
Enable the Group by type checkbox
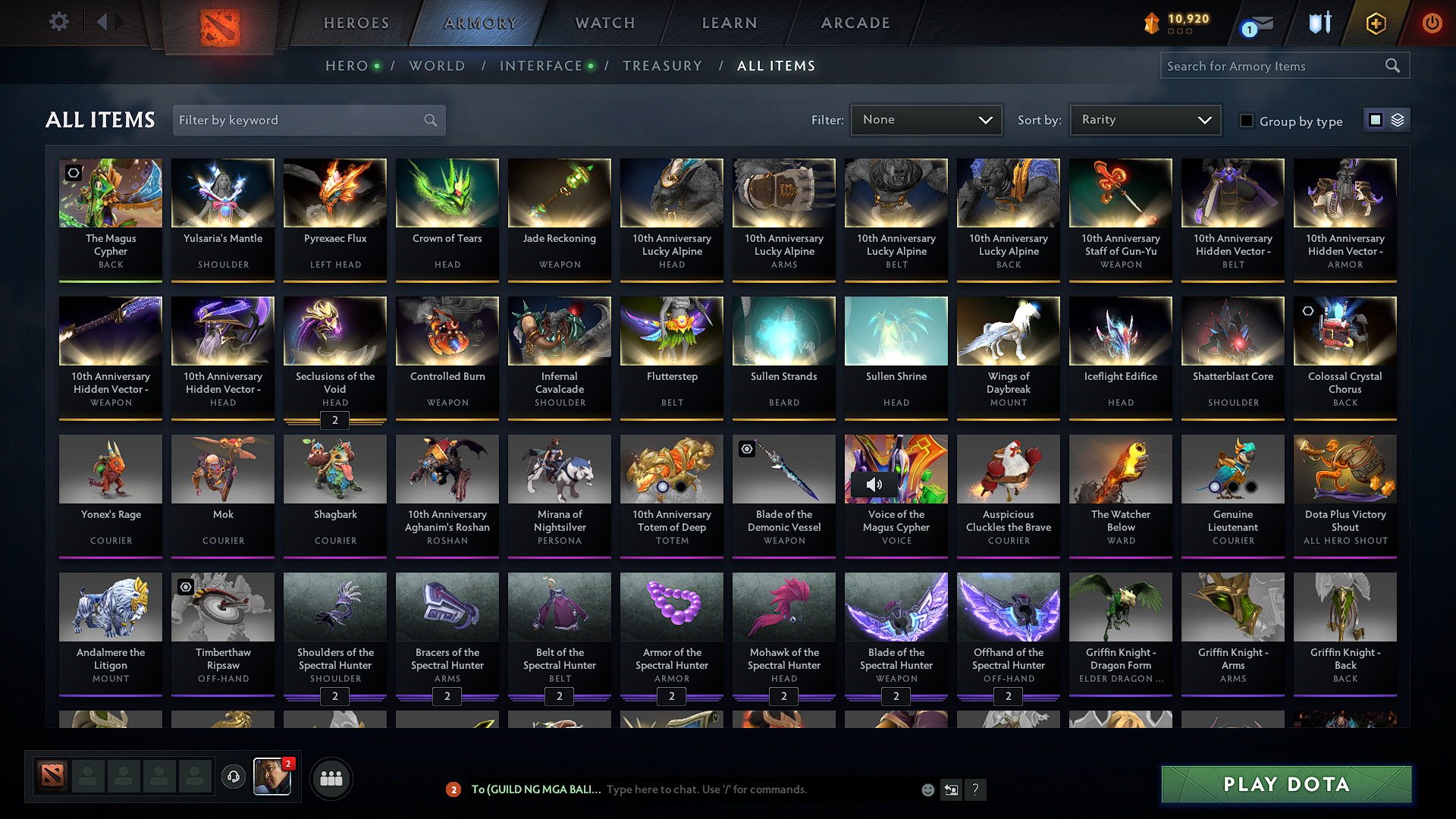[x=1247, y=120]
